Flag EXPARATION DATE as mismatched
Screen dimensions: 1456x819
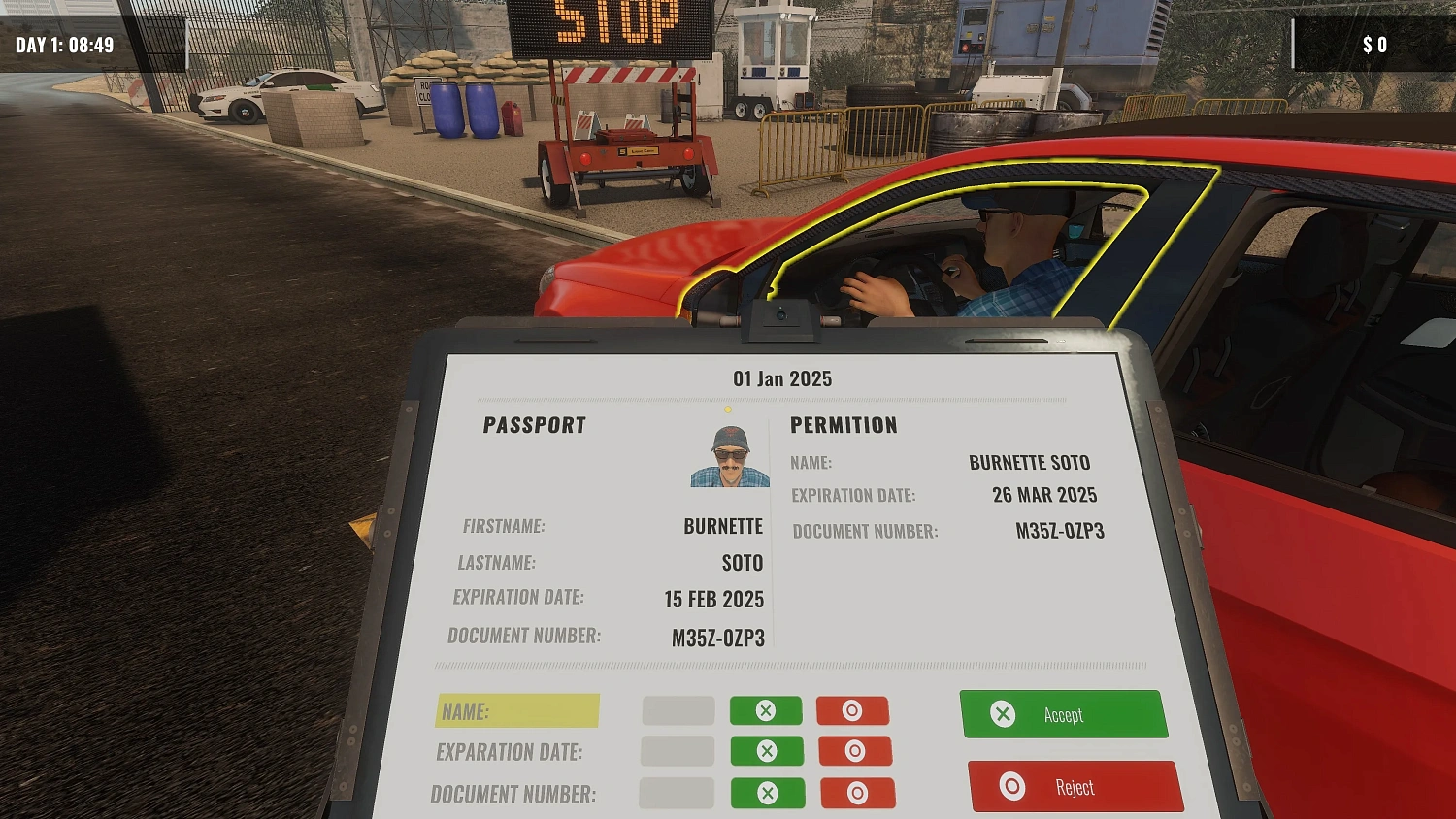coord(853,750)
